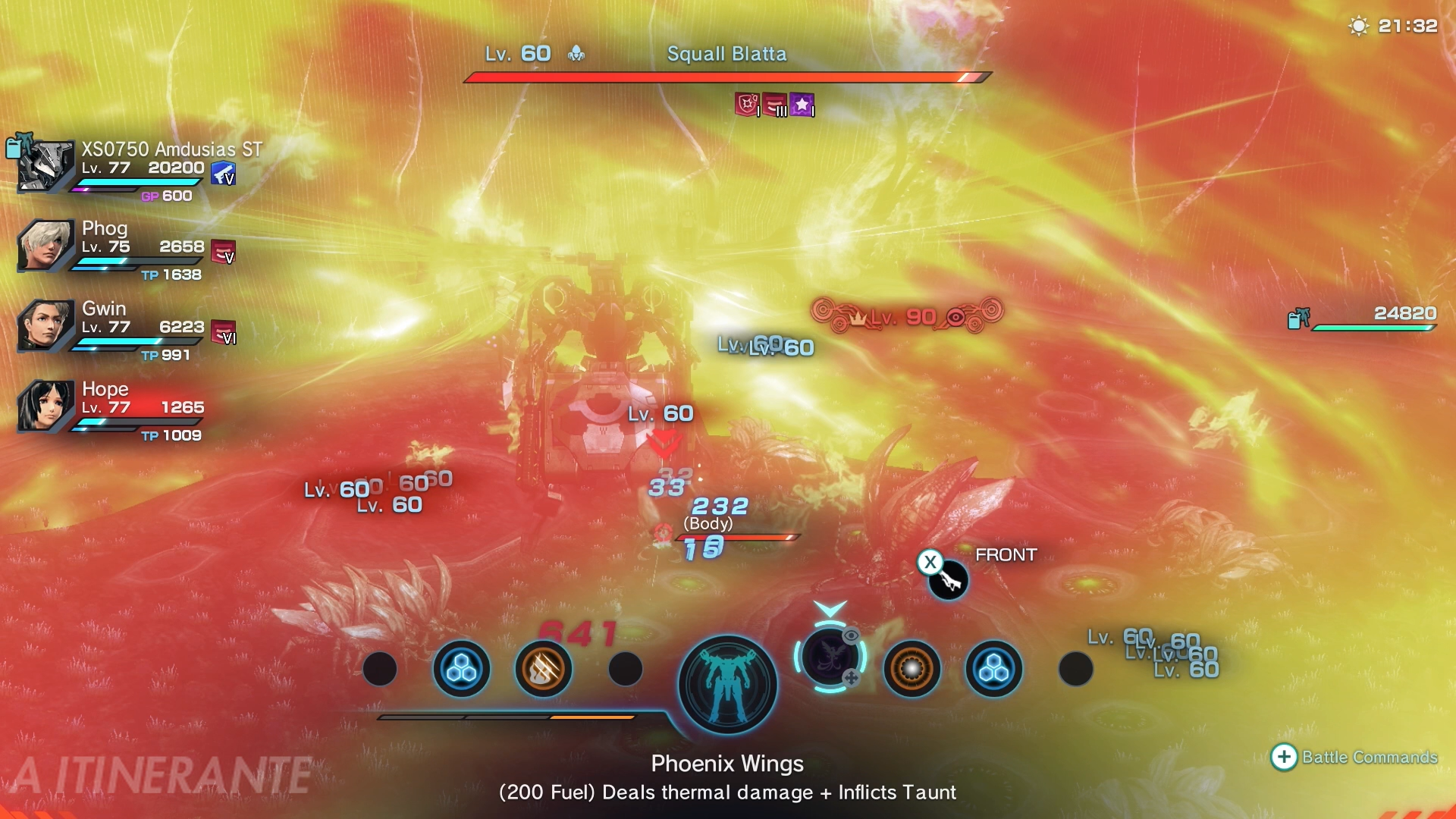Pick Gwin's party portrait
The width and height of the screenshot is (1456, 819).
(46, 325)
